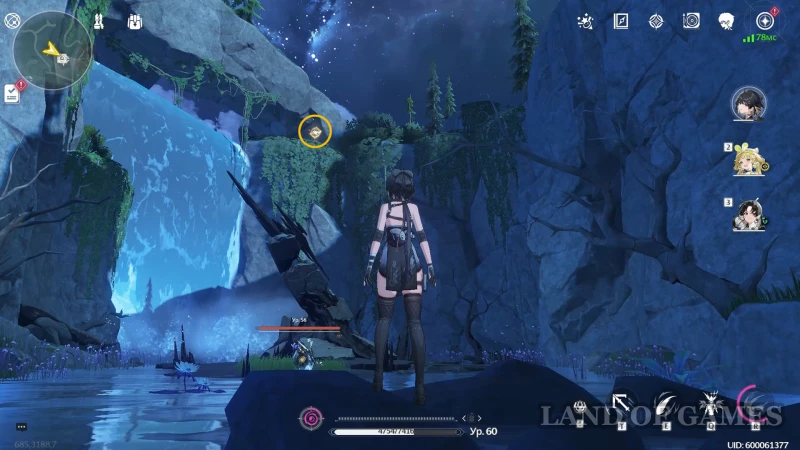
Task: Switch to the blonde second party character
Action: pos(747,160)
